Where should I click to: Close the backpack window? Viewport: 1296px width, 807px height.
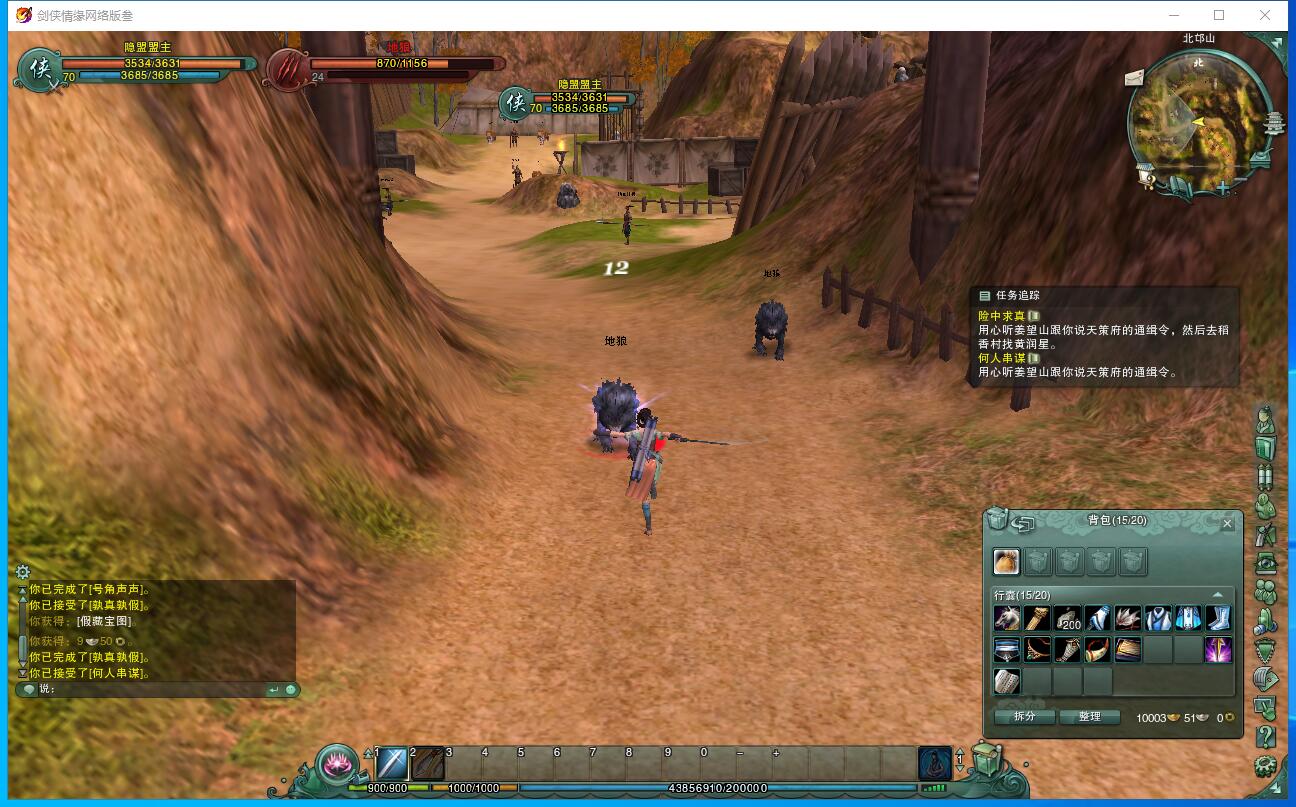pyautogui.click(x=1228, y=523)
